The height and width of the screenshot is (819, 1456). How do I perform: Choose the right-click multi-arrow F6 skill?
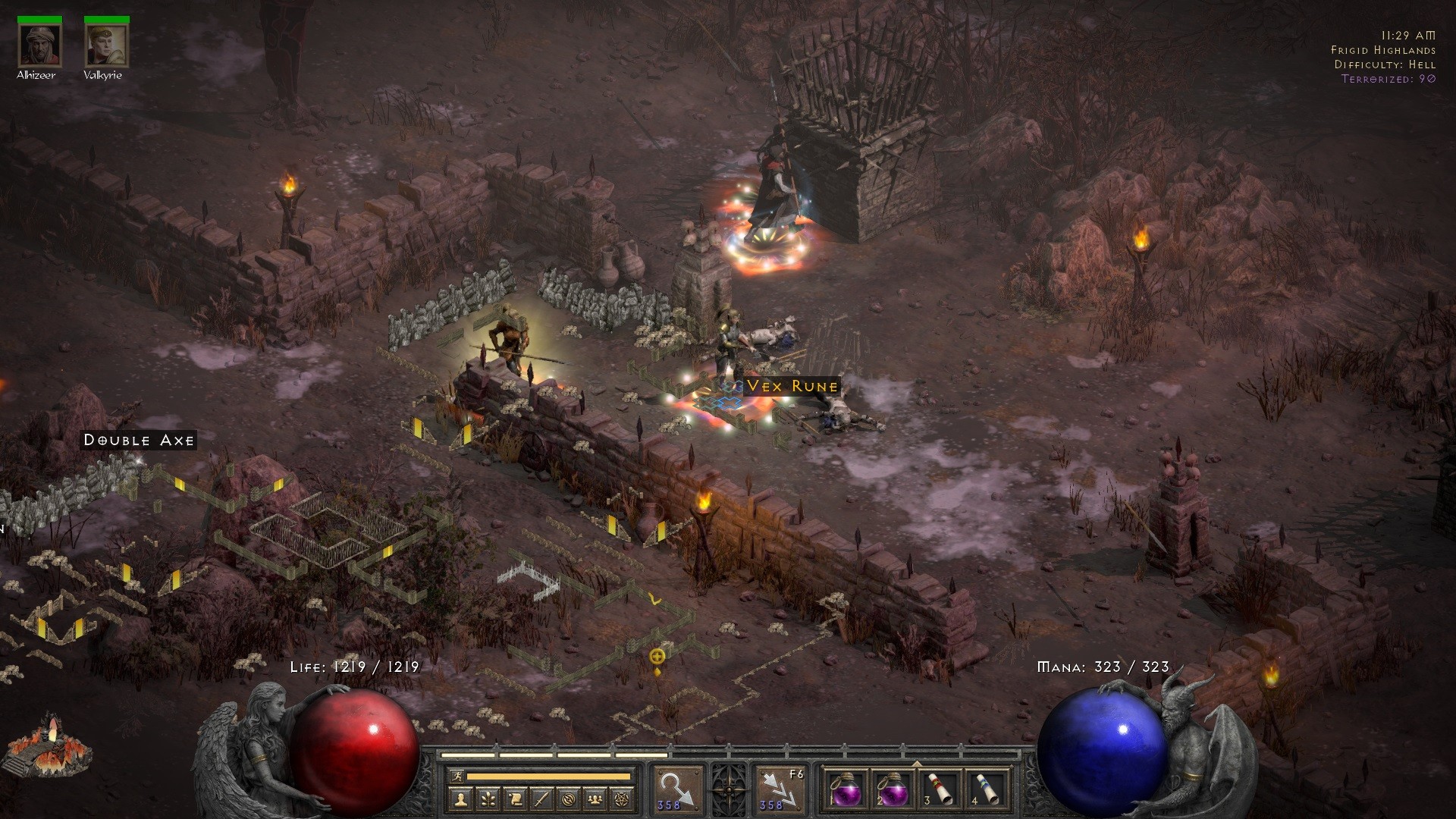781,790
